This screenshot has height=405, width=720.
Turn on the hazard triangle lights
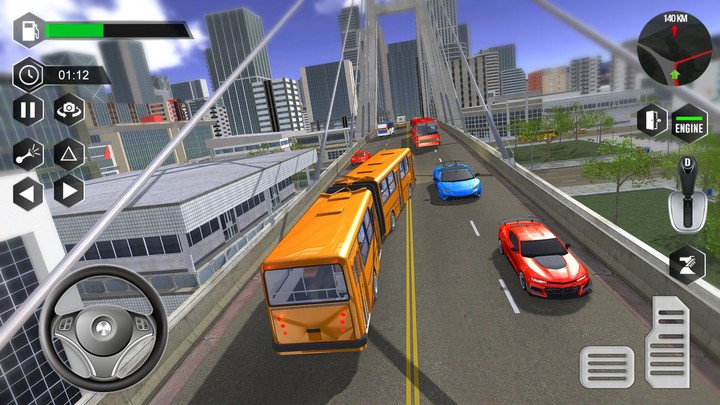pyautogui.click(x=69, y=152)
